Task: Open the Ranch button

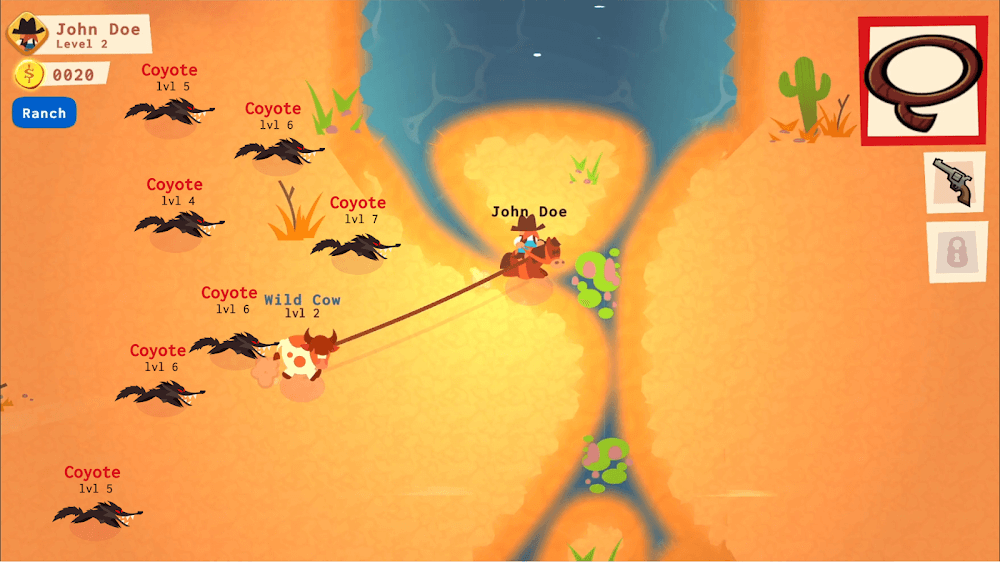Action: pyautogui.click(x=44, y=113)
